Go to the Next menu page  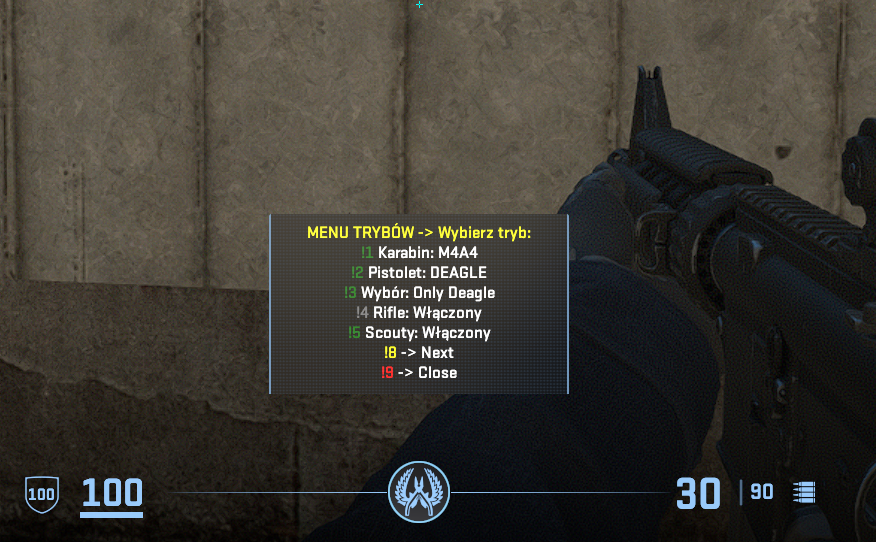coord(419,353)
